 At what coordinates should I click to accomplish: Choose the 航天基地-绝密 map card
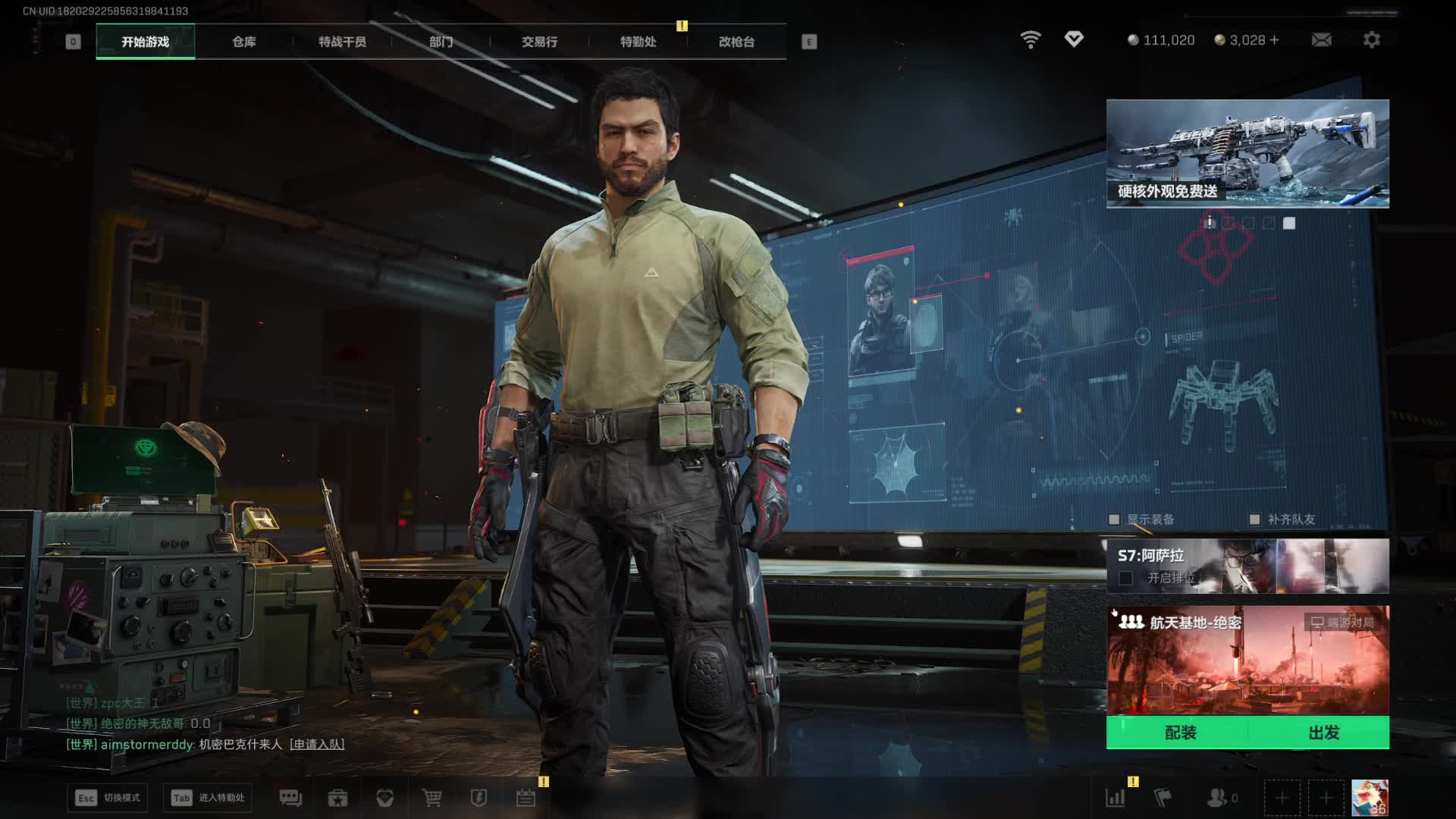pos(1247,660)
